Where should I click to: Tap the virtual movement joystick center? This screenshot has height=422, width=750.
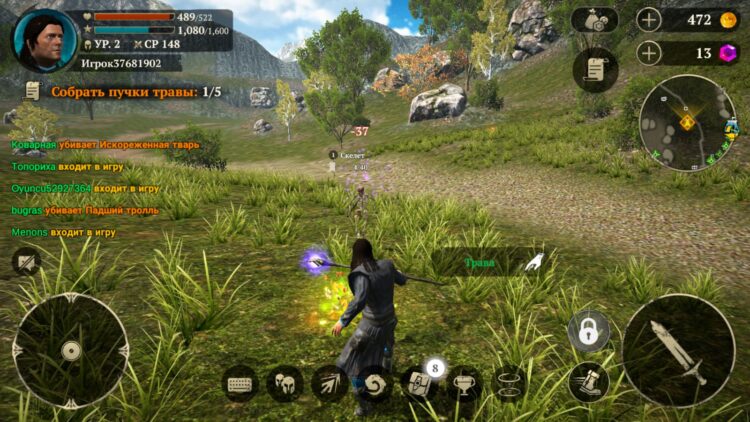[70, 351]
